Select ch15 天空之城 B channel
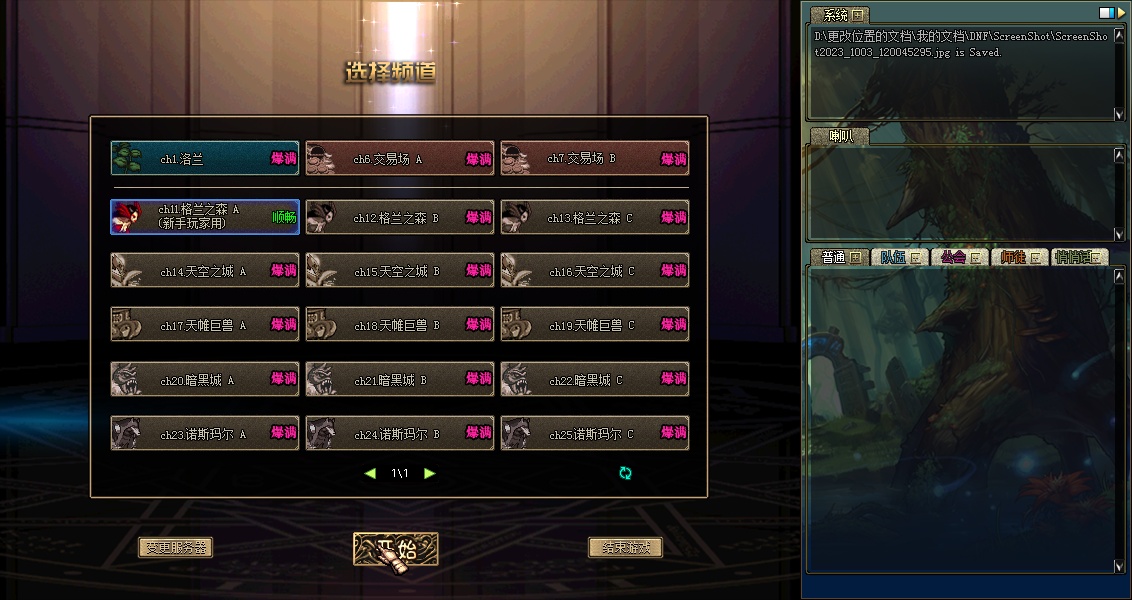The width and height of the screenshot is (1132, 600). click(399, 271)
